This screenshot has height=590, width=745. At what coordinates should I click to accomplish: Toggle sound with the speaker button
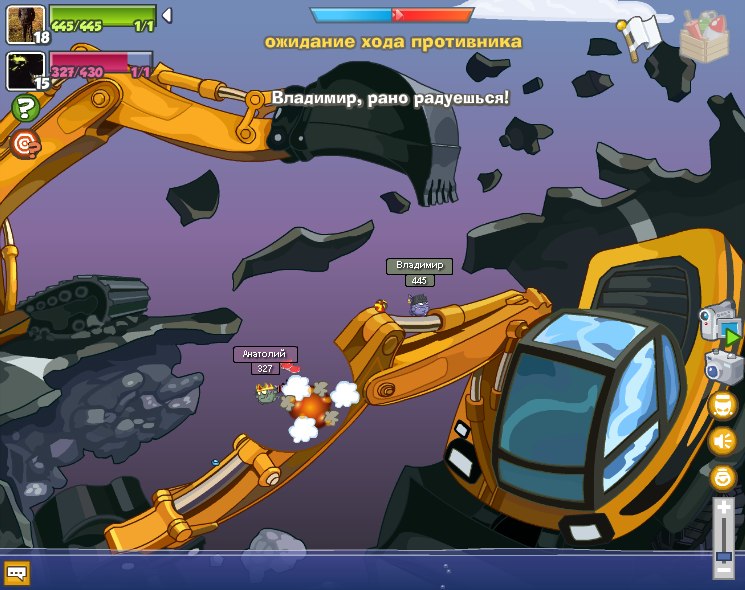click(x=722, y=441)
